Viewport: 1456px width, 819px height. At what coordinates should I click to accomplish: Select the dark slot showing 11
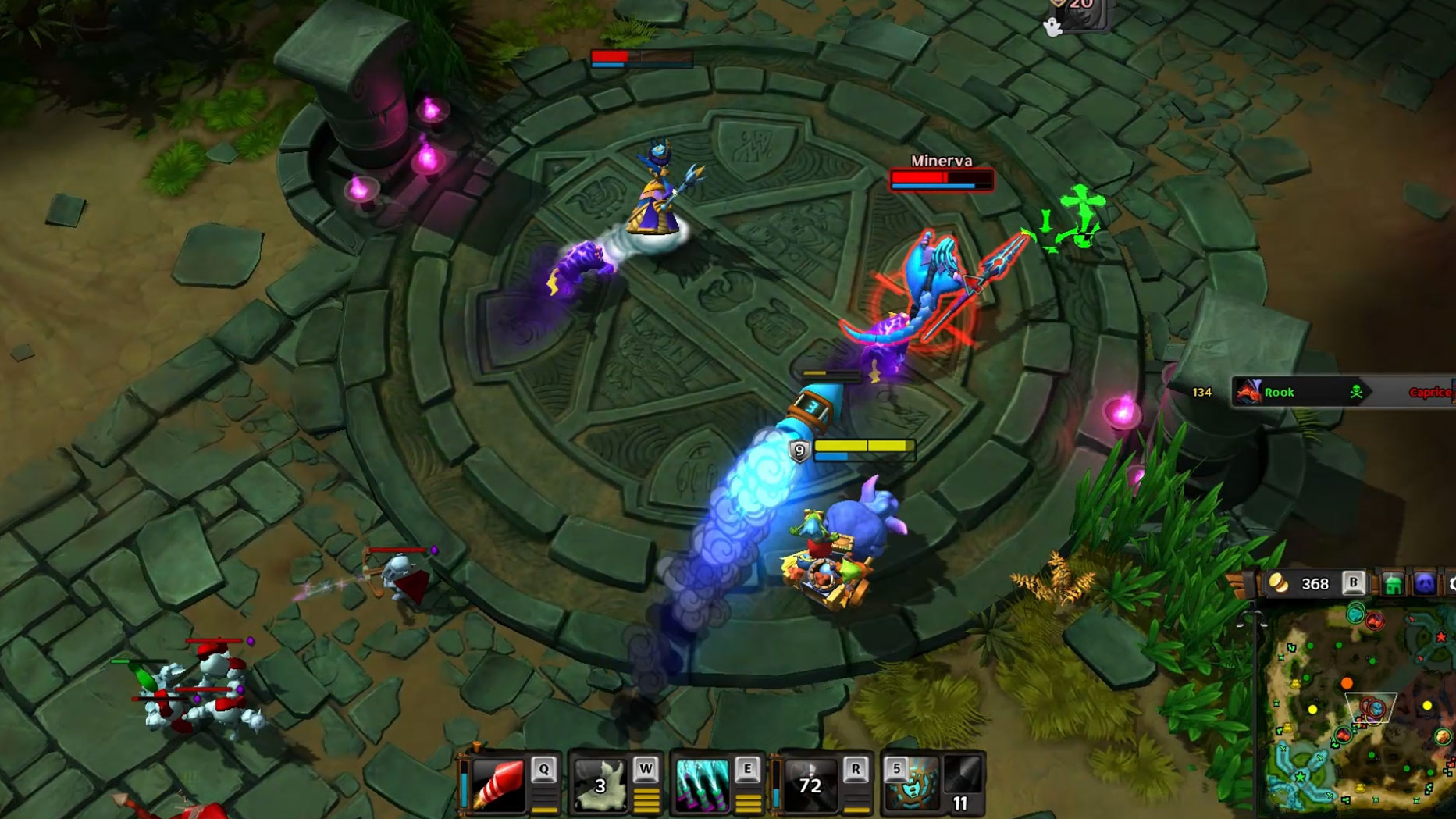(x=963, y=785)
